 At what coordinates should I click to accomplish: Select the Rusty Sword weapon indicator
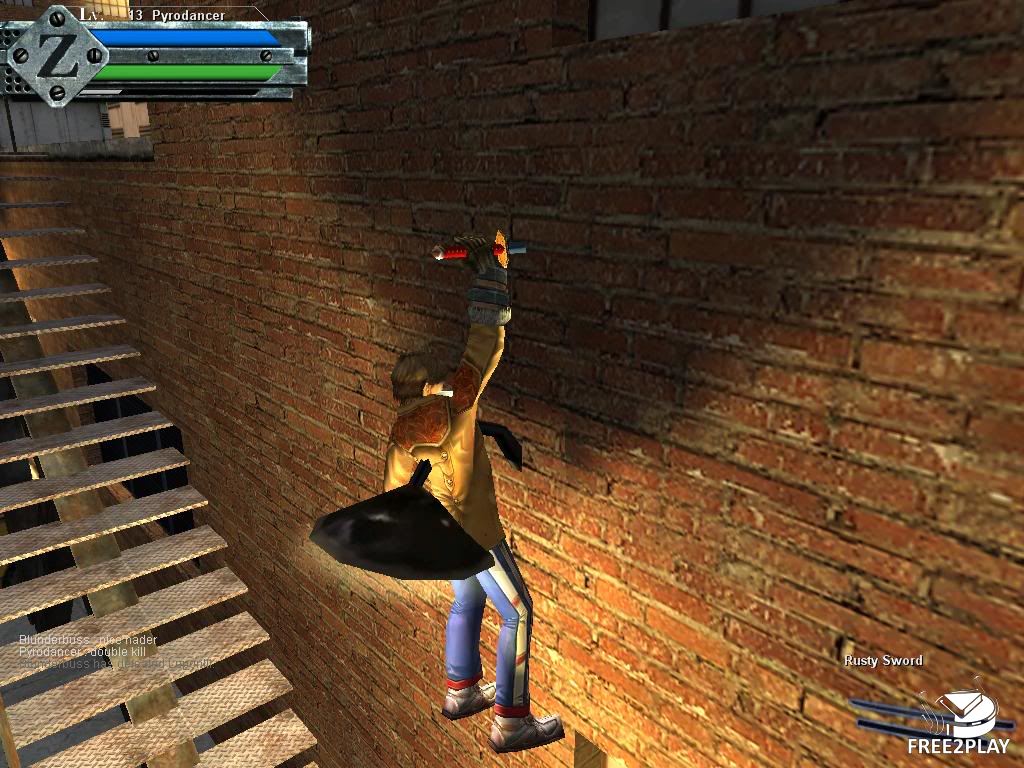[x=882, y=661]
